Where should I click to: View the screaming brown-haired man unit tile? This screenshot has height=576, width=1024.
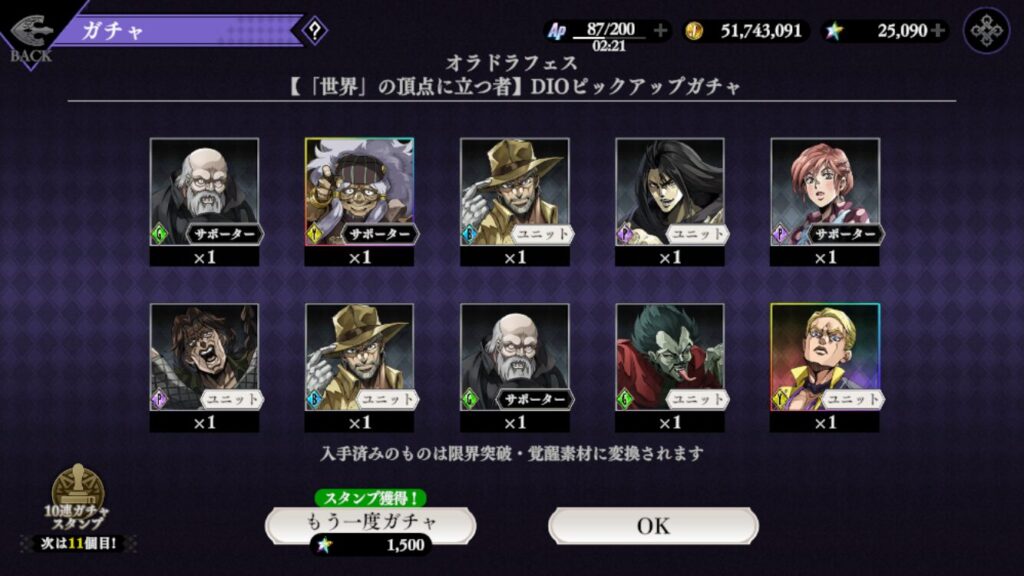click(204, 358)
